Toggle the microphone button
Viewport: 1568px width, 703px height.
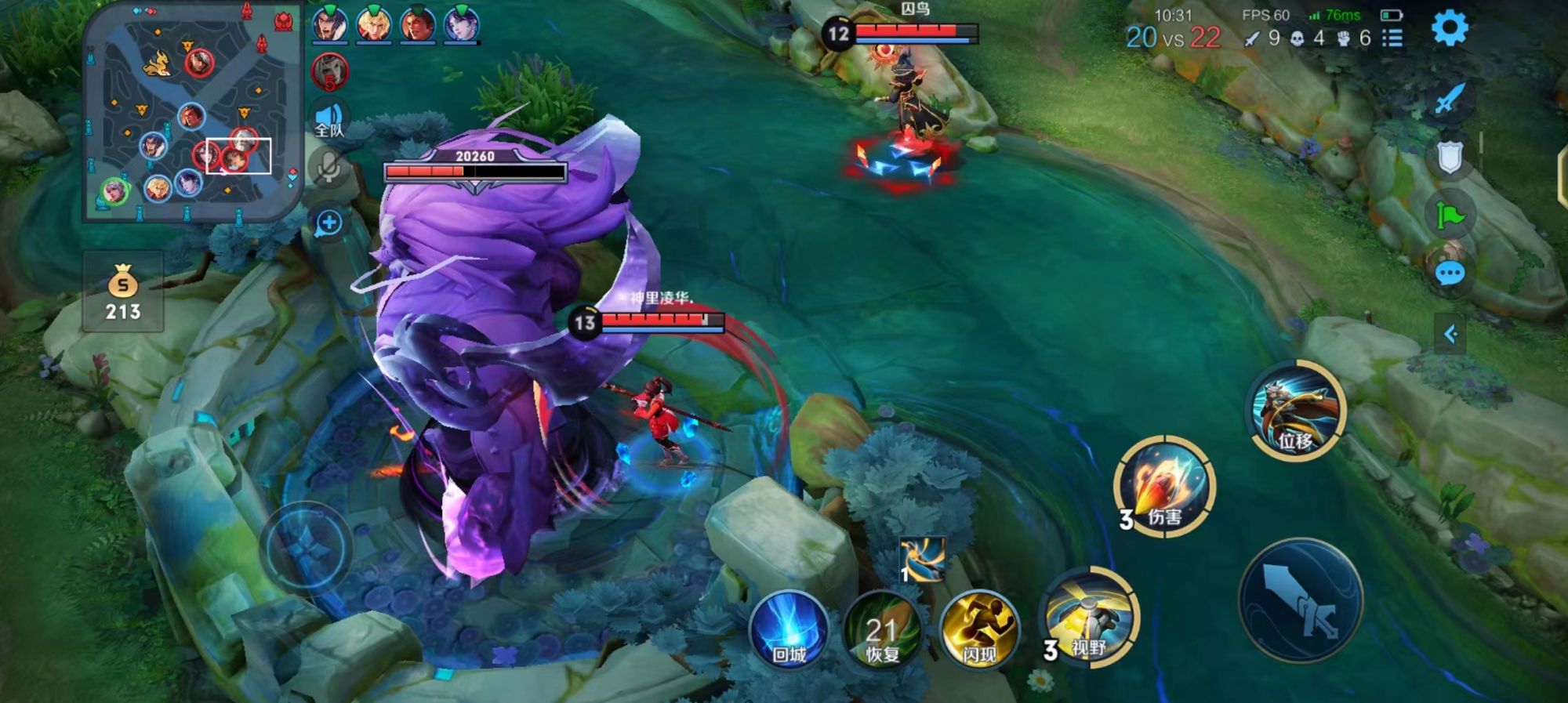pos(328,167)
